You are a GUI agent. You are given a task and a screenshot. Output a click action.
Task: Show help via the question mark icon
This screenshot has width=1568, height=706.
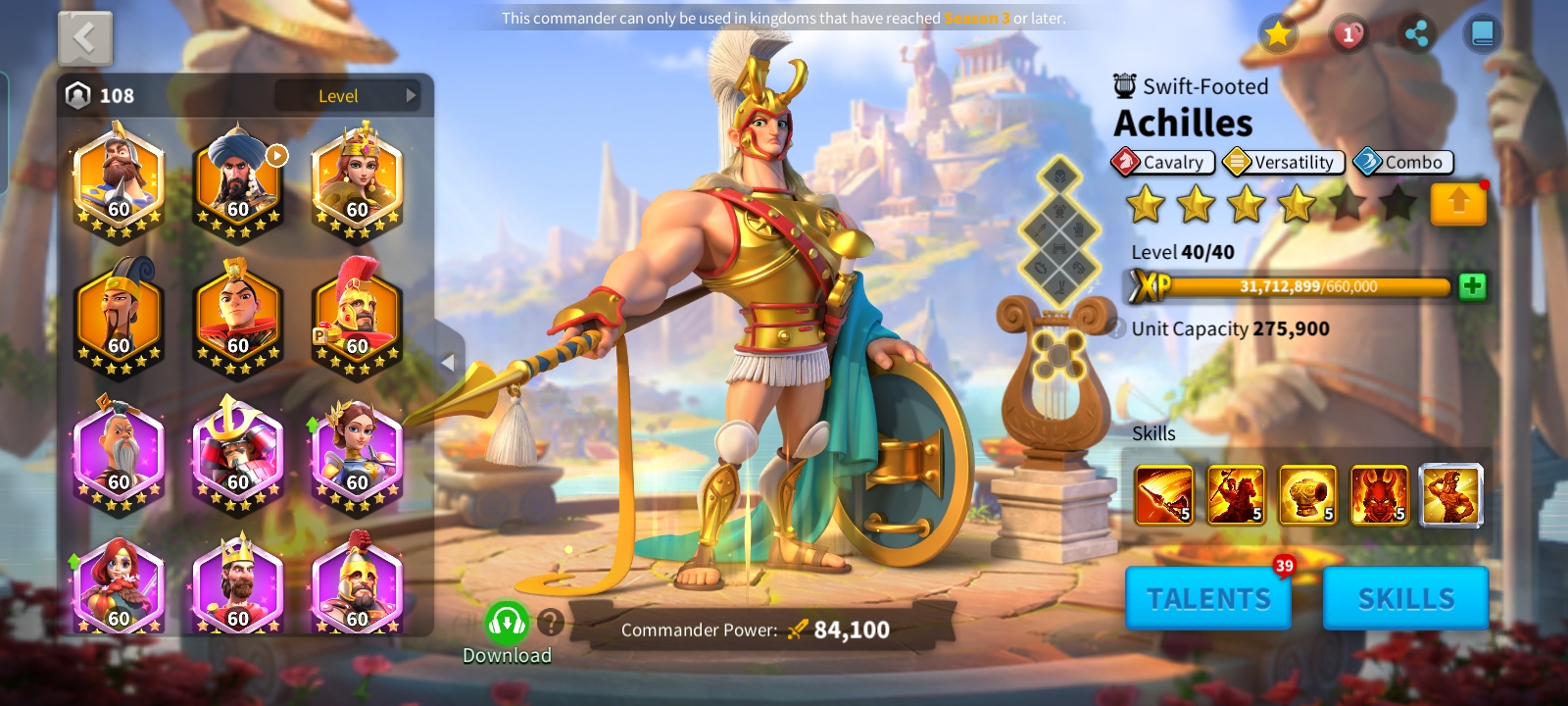551,622
